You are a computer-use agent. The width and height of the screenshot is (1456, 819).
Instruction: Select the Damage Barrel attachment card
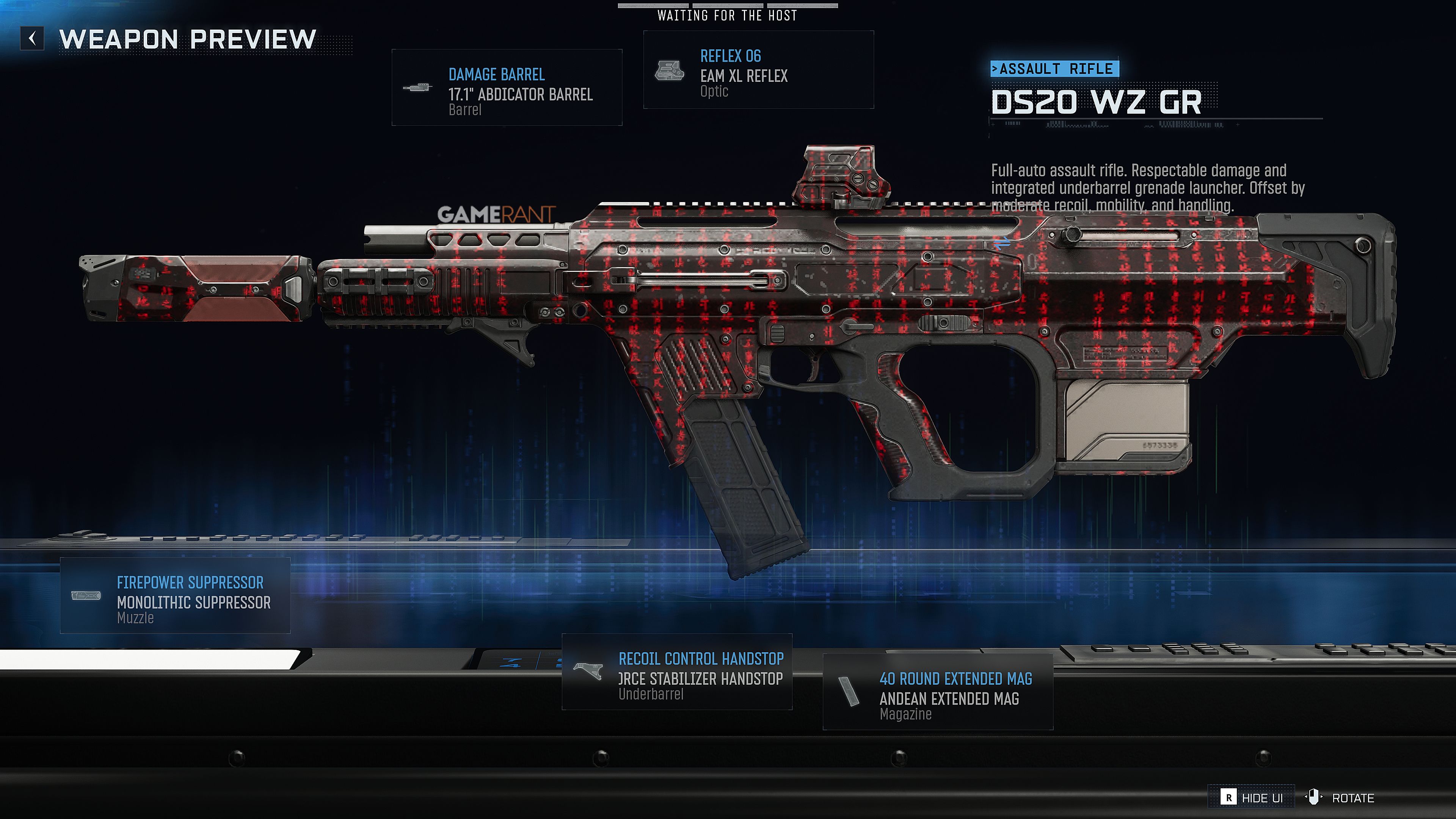(x=507, y=88)
